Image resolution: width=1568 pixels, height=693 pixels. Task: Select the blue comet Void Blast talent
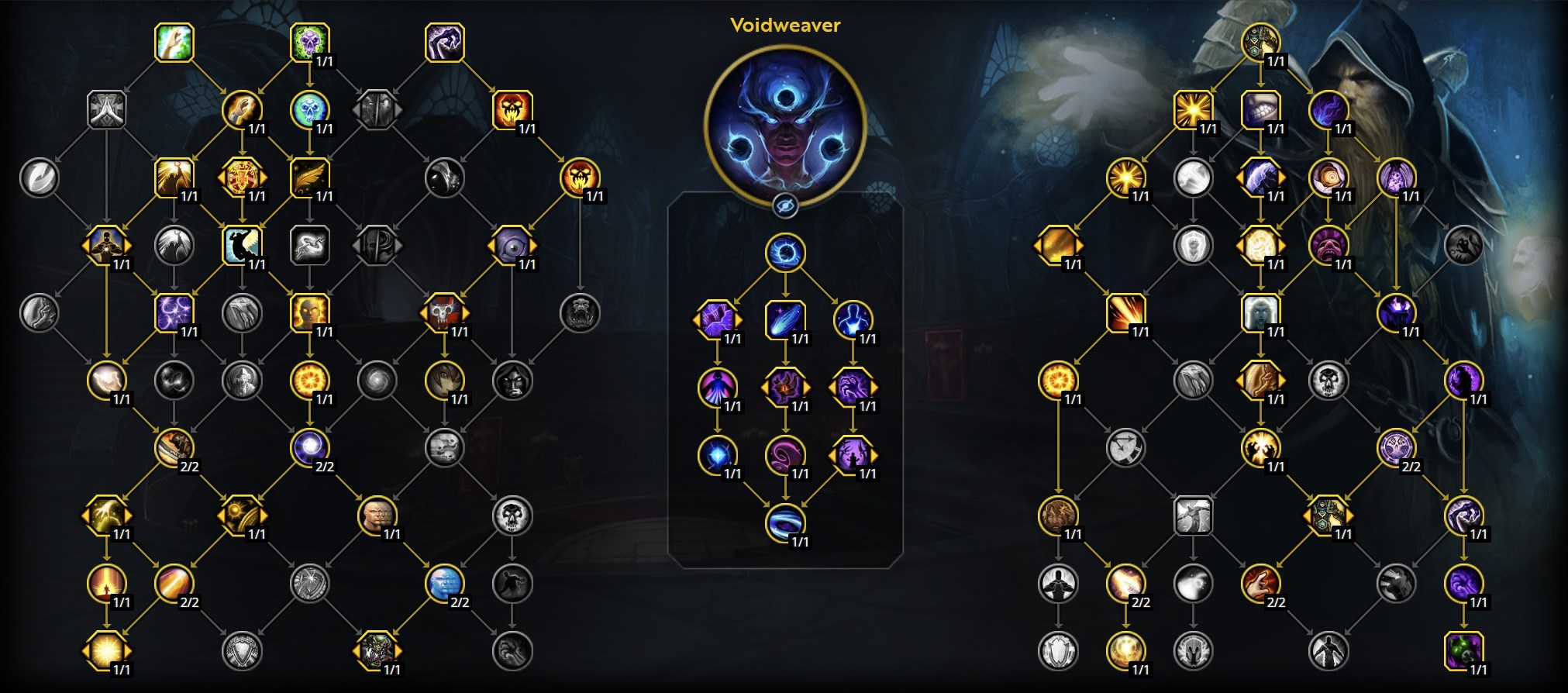pos(785,319)
